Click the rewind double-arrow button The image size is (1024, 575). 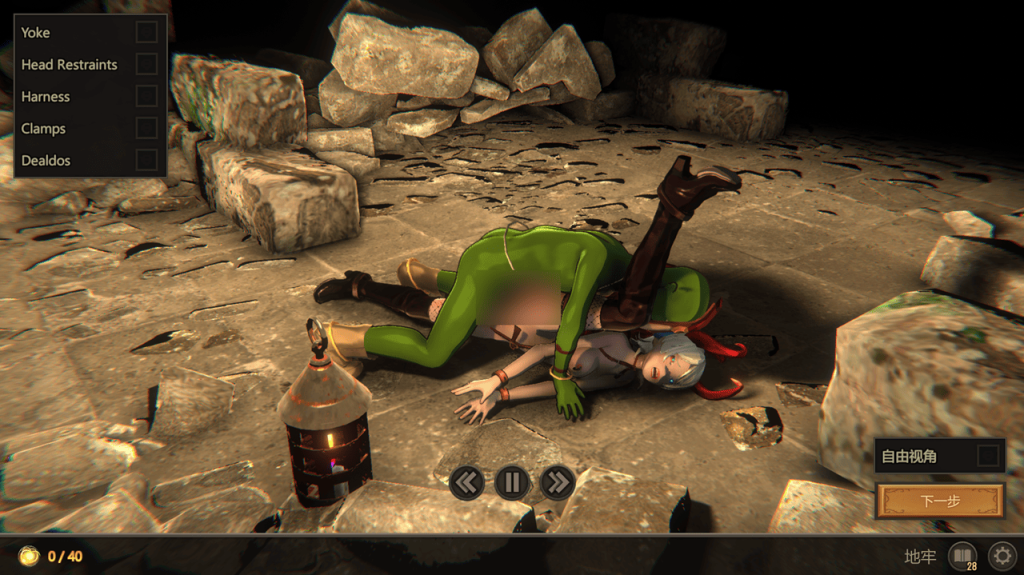coord(466,483)
